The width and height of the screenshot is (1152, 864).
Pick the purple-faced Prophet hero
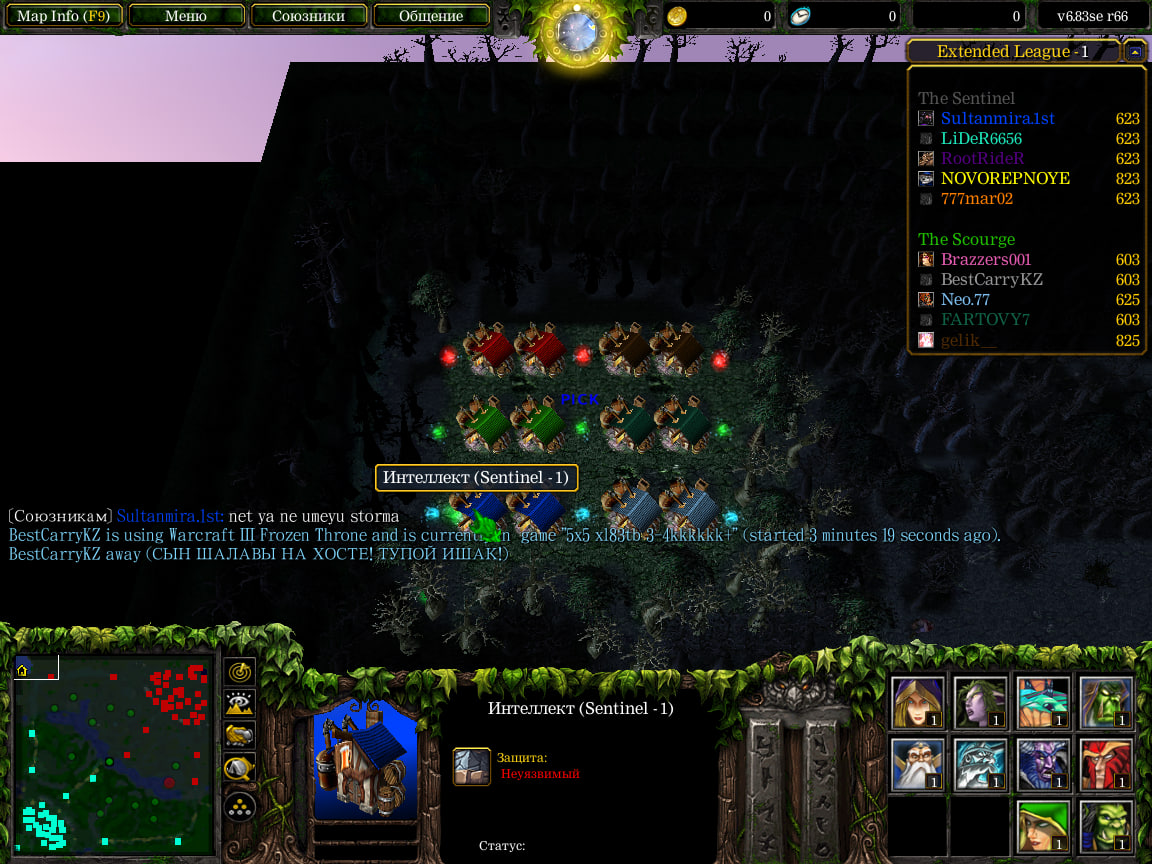click(x=1042, y=765)
